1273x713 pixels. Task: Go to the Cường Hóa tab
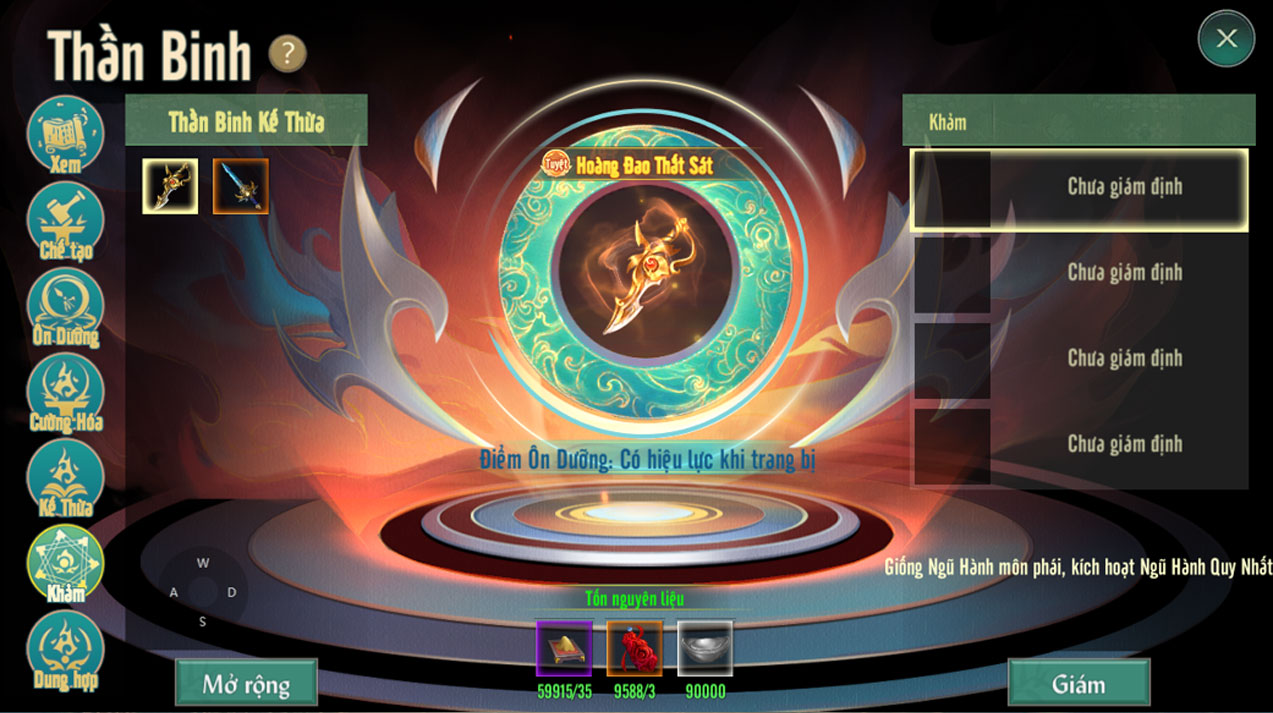65,392
